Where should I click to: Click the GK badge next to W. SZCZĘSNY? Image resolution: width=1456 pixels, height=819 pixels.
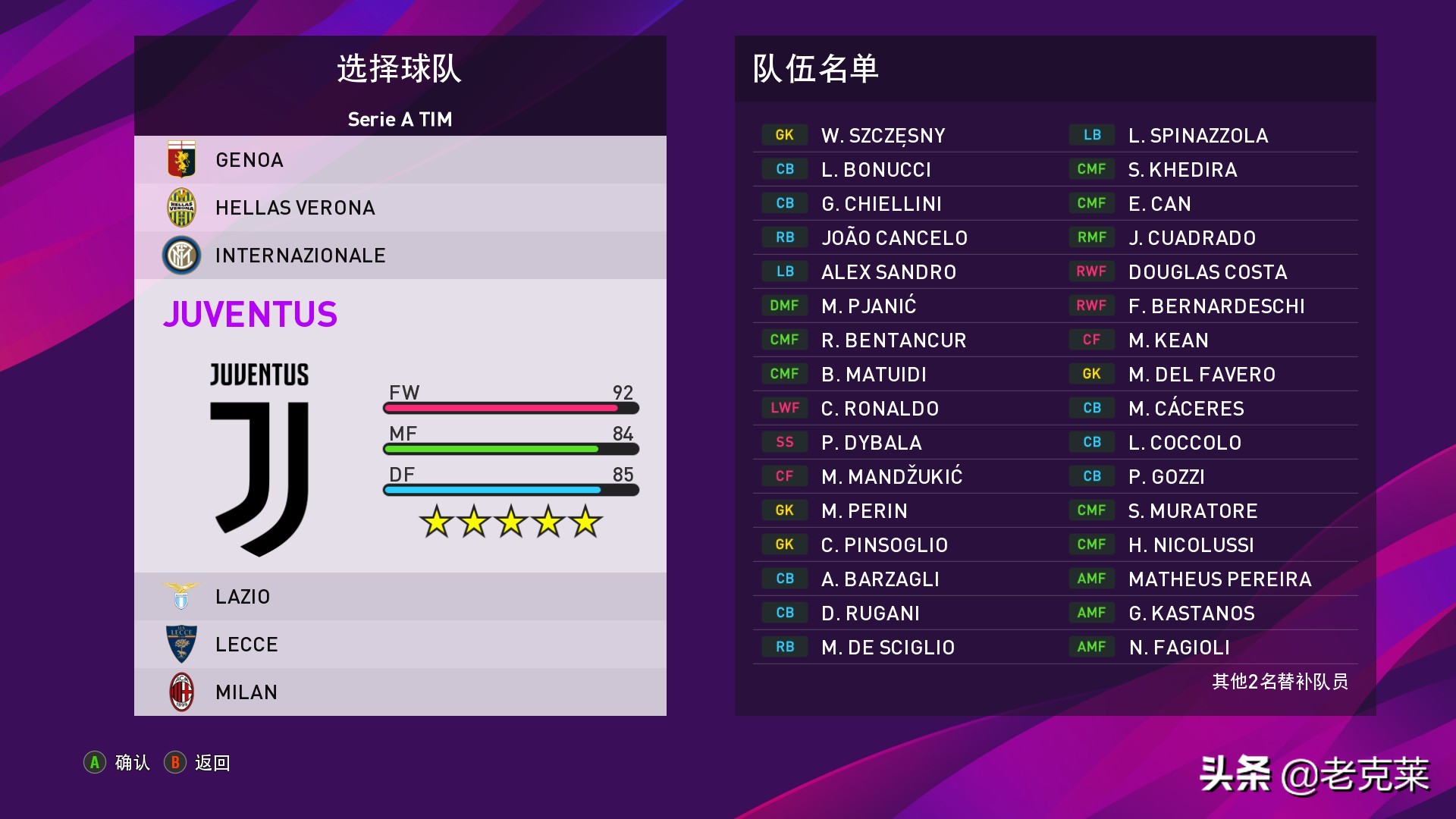click(783, 134)
